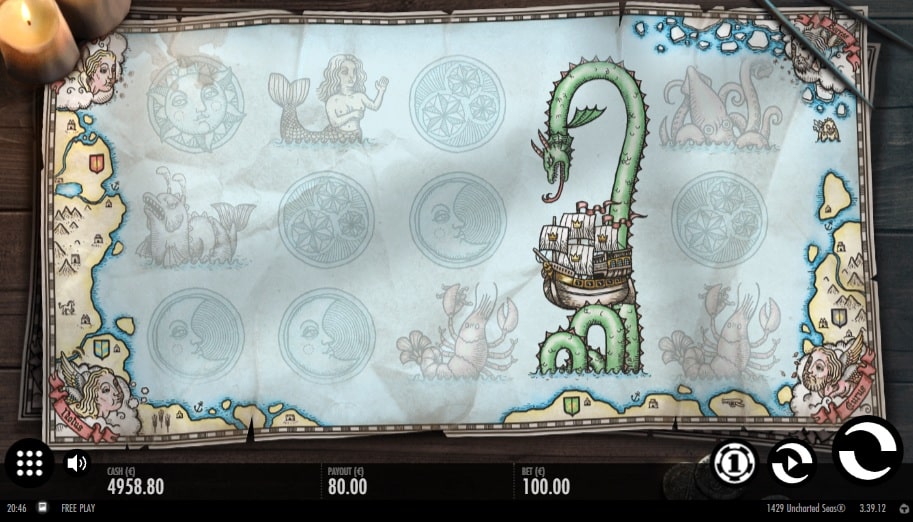Open the bet chip selector

(735, 462)
